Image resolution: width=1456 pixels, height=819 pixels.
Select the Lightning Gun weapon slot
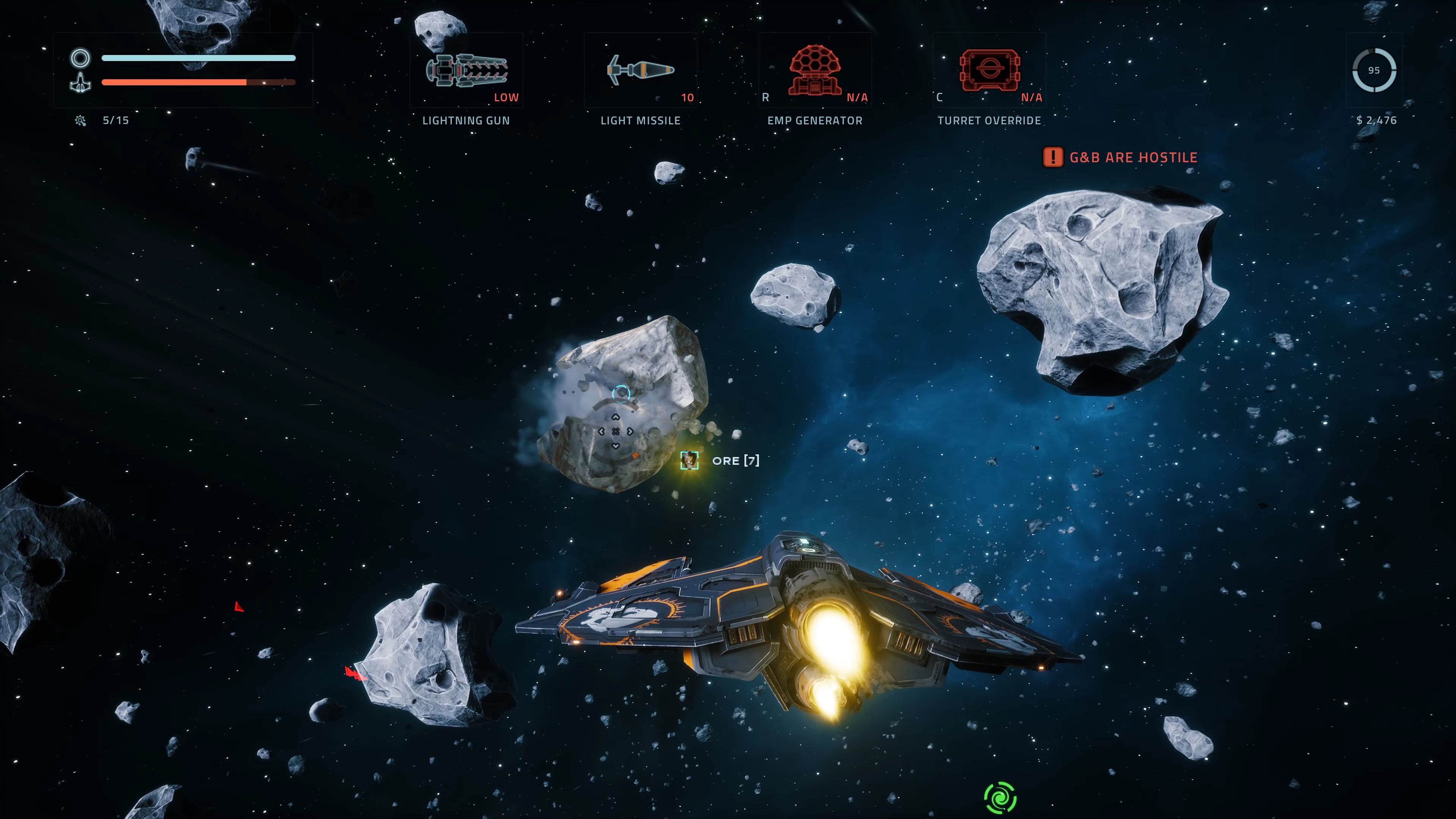pos(466,71)
